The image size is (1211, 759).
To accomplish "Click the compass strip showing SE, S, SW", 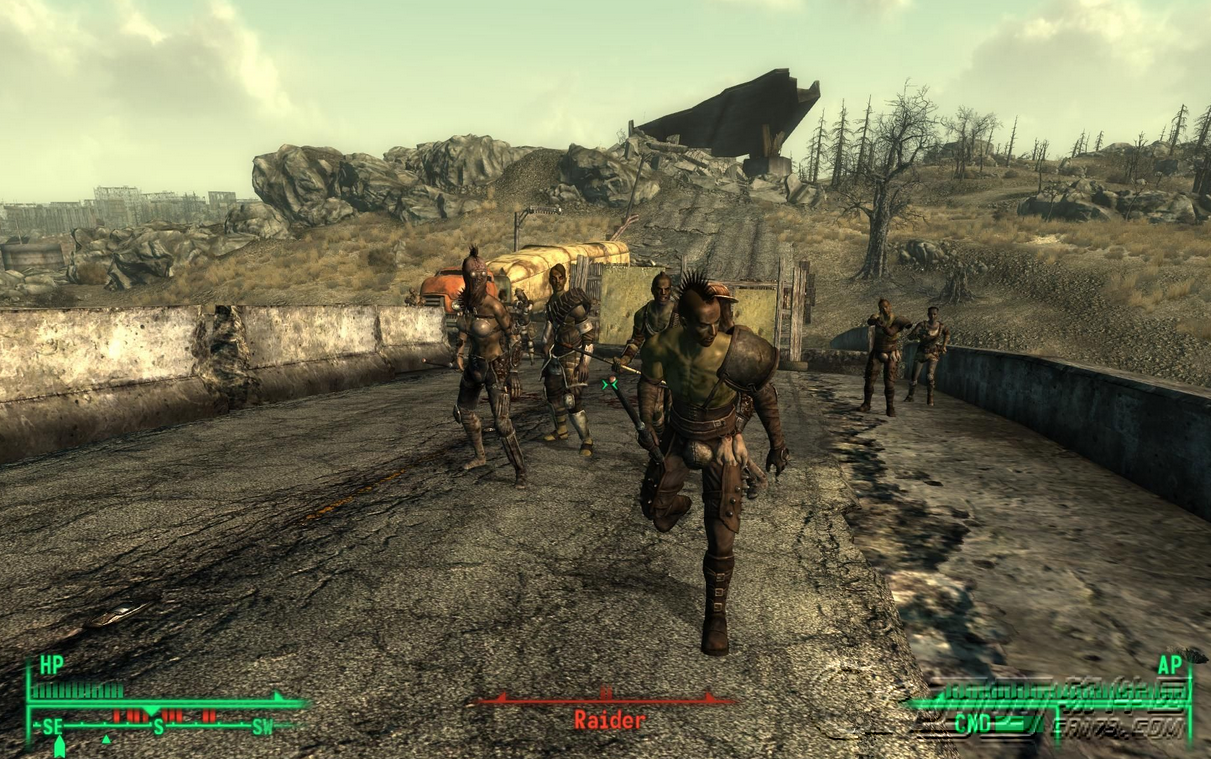I will (x=160, y=724).
